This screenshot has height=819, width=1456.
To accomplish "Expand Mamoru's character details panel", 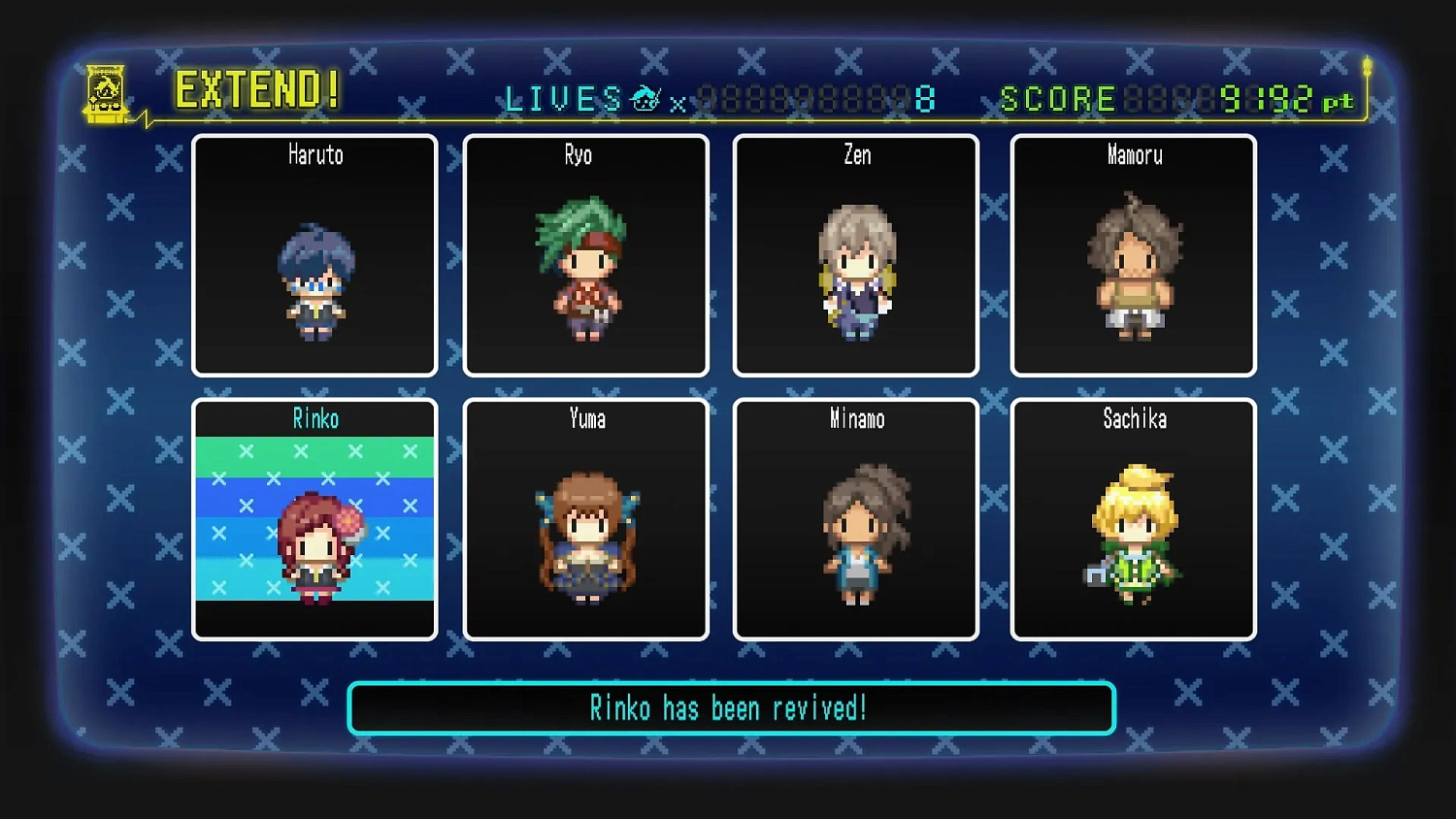I will click(x=1133, y=254).
